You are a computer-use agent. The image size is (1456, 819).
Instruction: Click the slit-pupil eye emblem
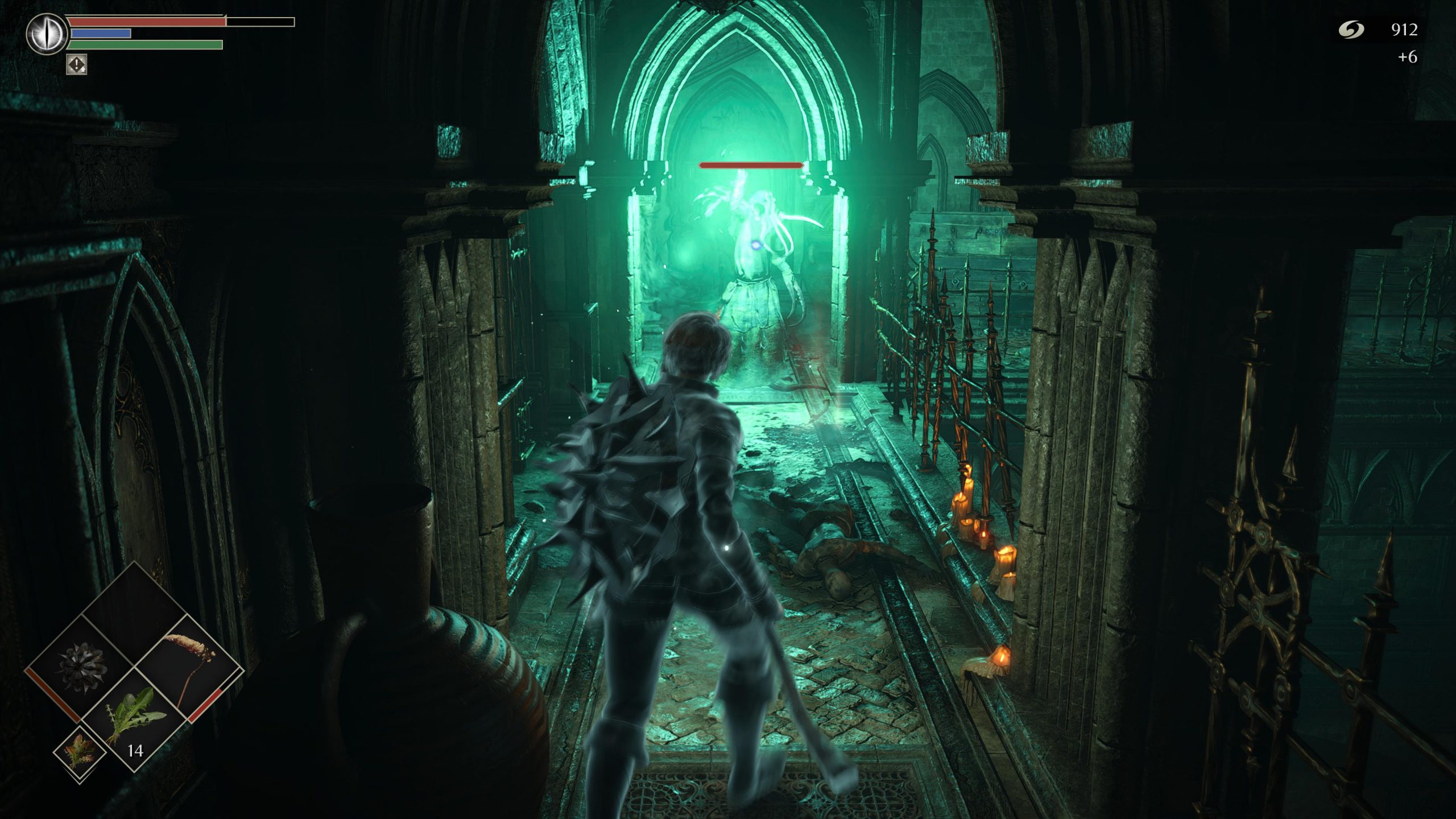click(47, 34)
